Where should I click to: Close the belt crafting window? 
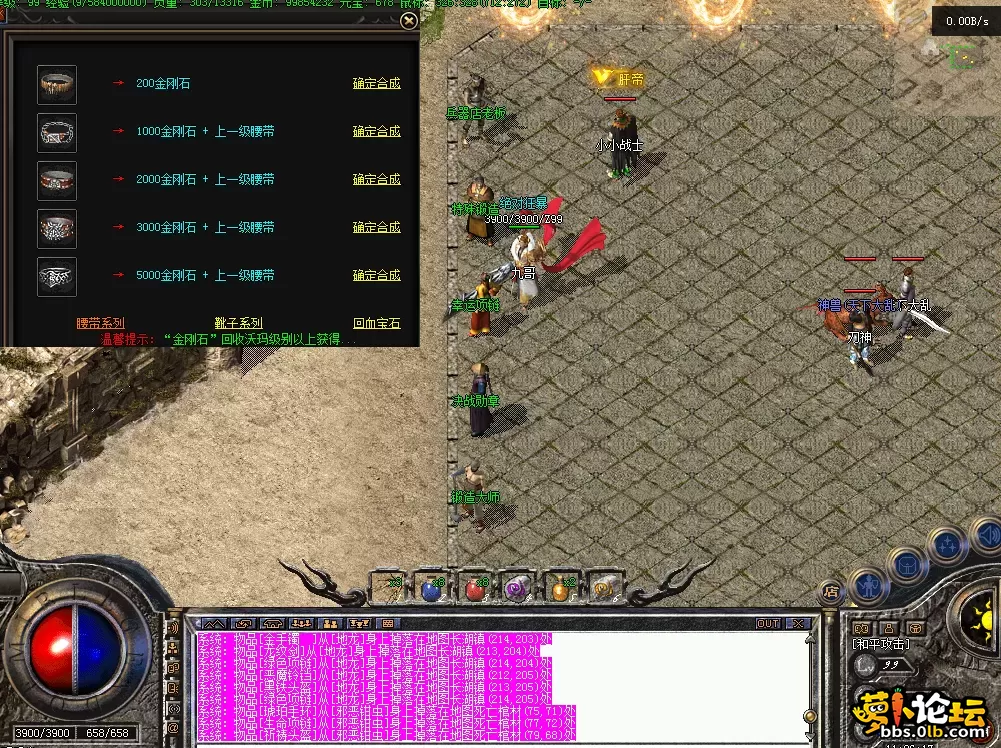pyautogui.click(x=408, y=20)
